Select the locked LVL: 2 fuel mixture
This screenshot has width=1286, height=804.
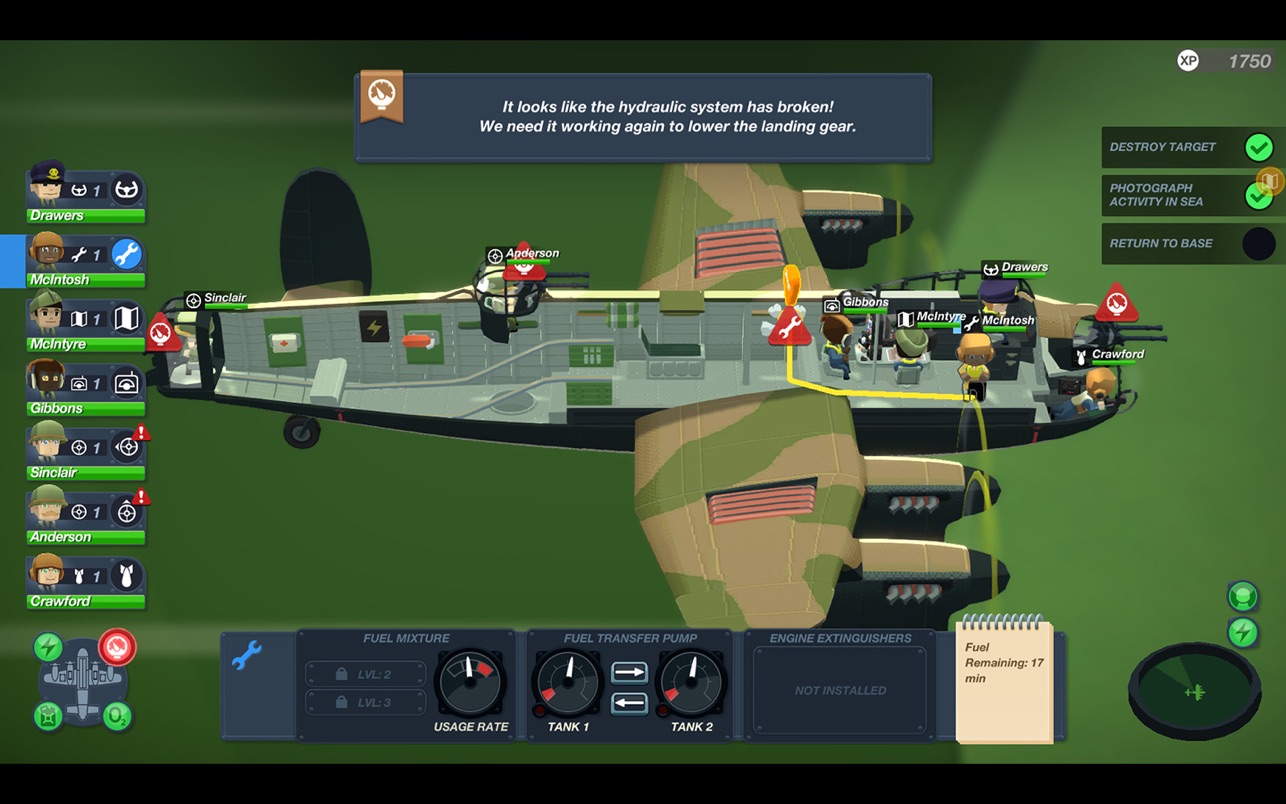pos(365,674)
